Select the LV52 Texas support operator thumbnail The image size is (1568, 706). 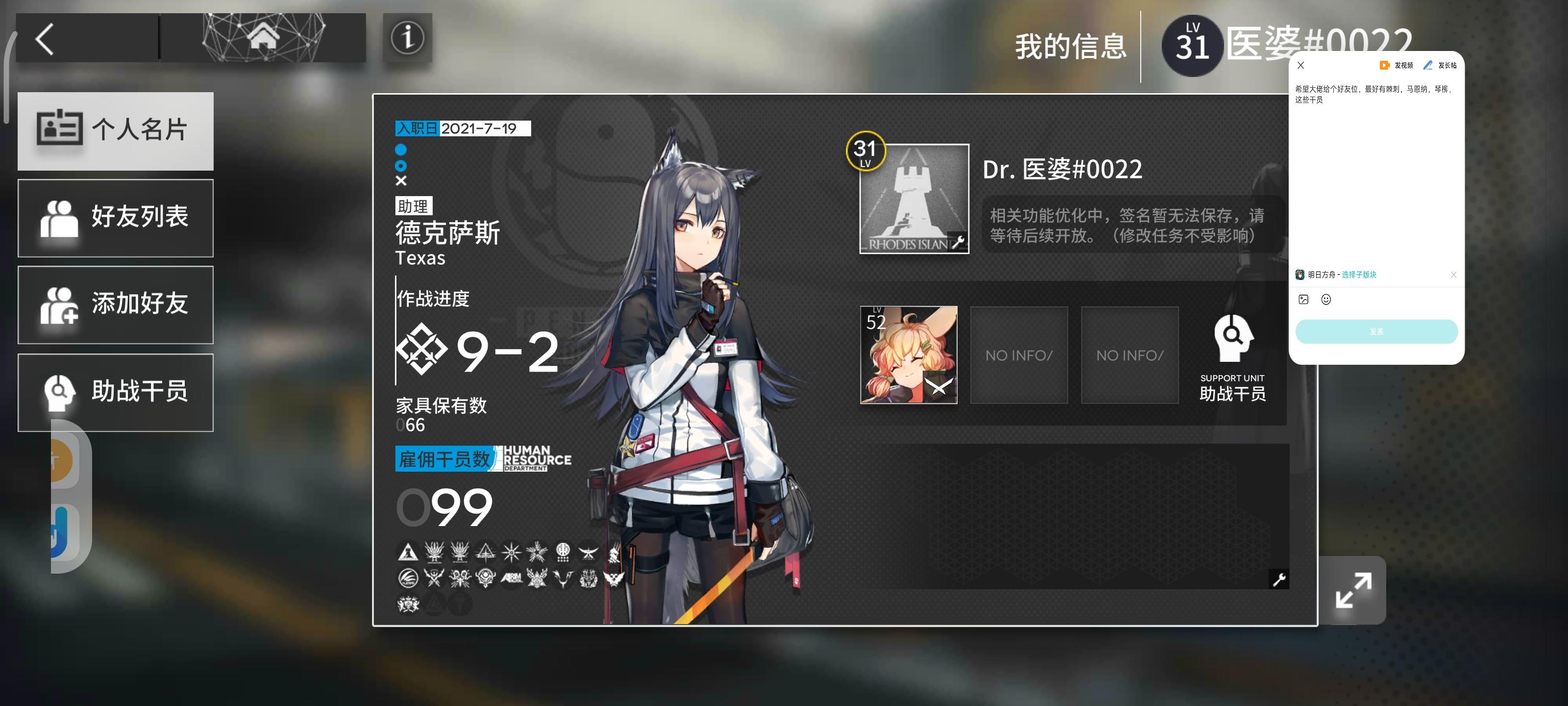click(908, 355)
